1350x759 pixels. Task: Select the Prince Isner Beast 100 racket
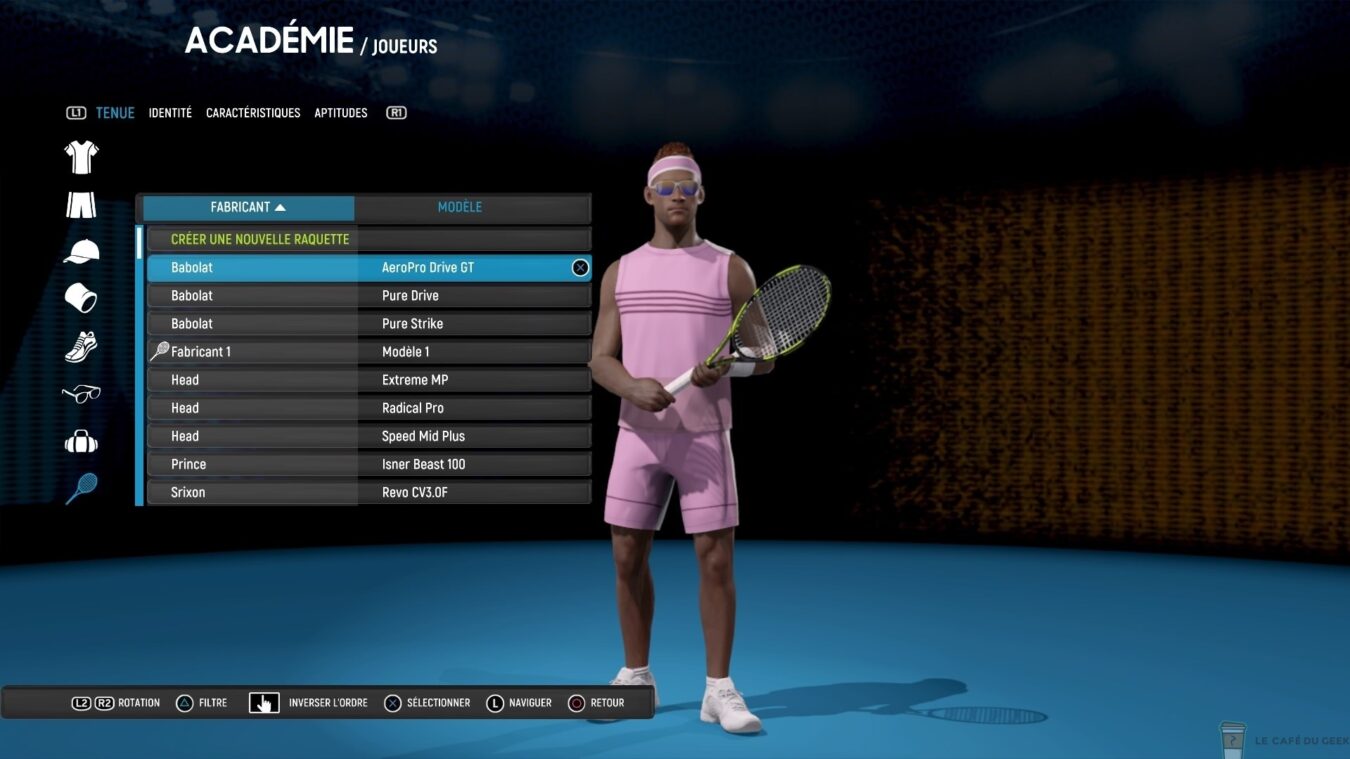pos(368,464)
